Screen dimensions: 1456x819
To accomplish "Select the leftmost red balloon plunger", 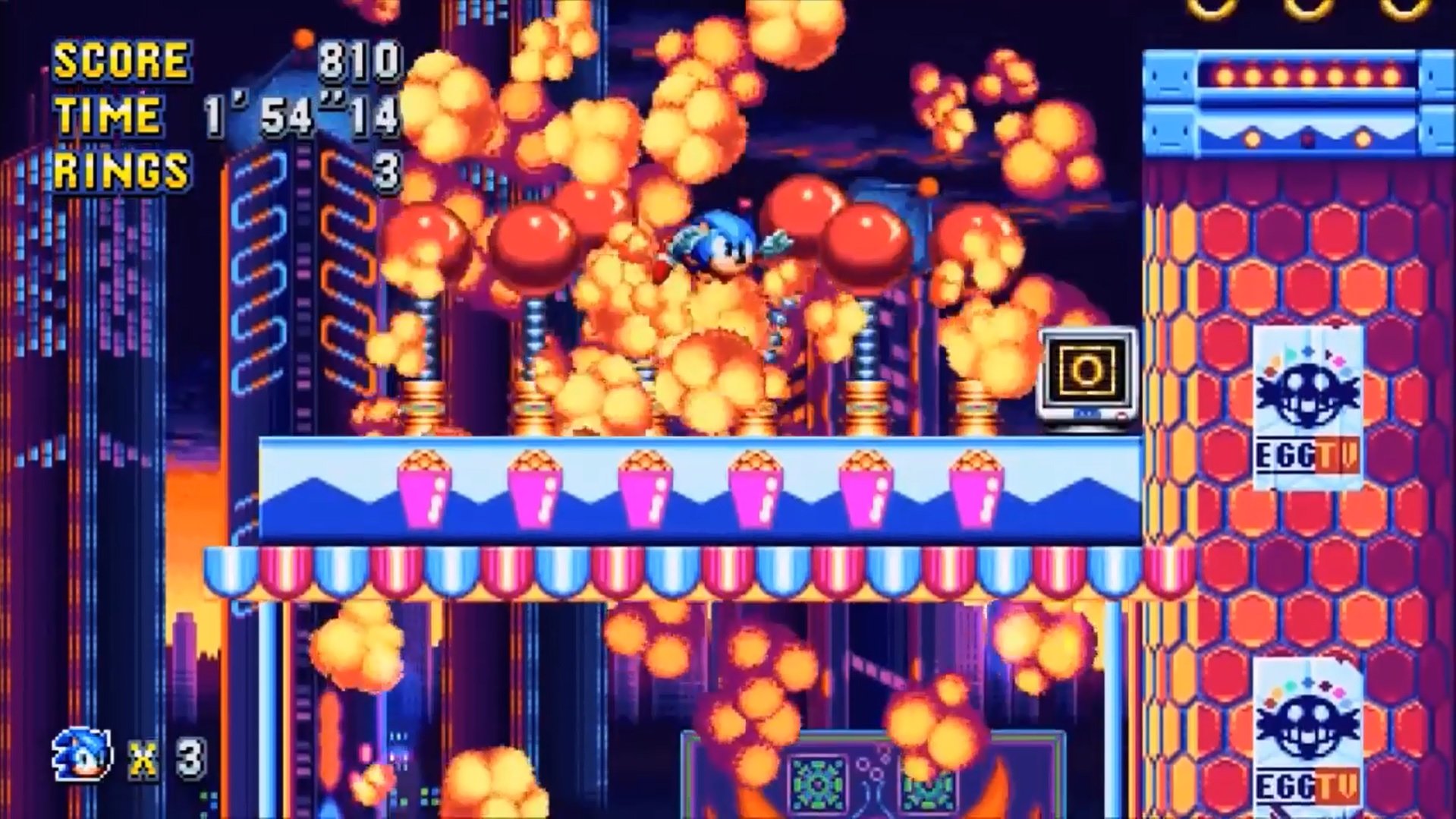I will (425, 239).
